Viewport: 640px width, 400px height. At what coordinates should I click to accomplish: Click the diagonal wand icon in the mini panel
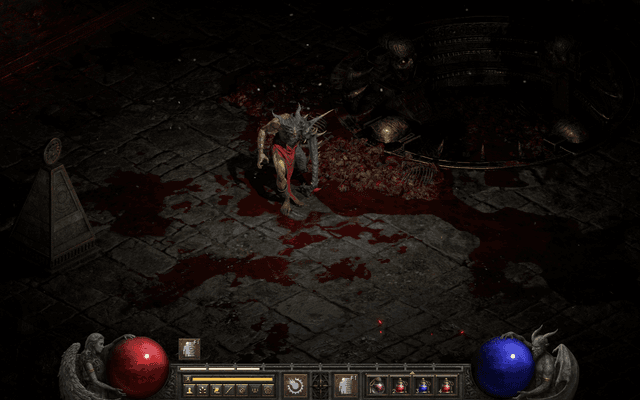click(x=229, y=389)
